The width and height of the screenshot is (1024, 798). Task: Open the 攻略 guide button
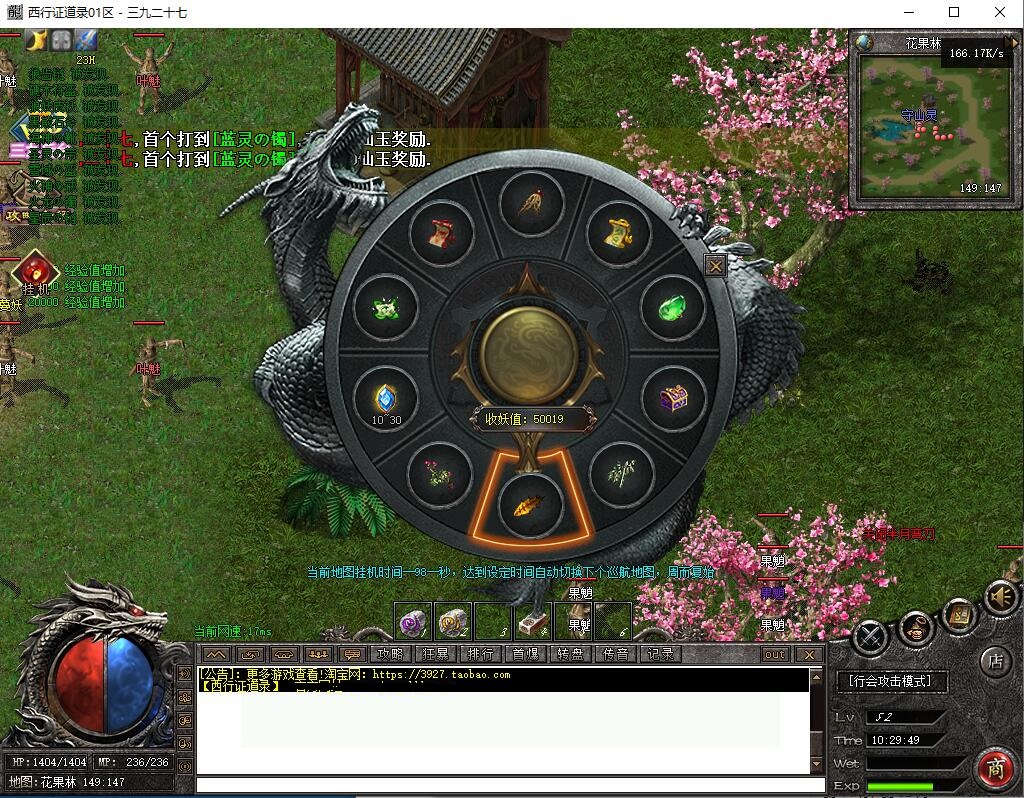[x=390, y=654]
